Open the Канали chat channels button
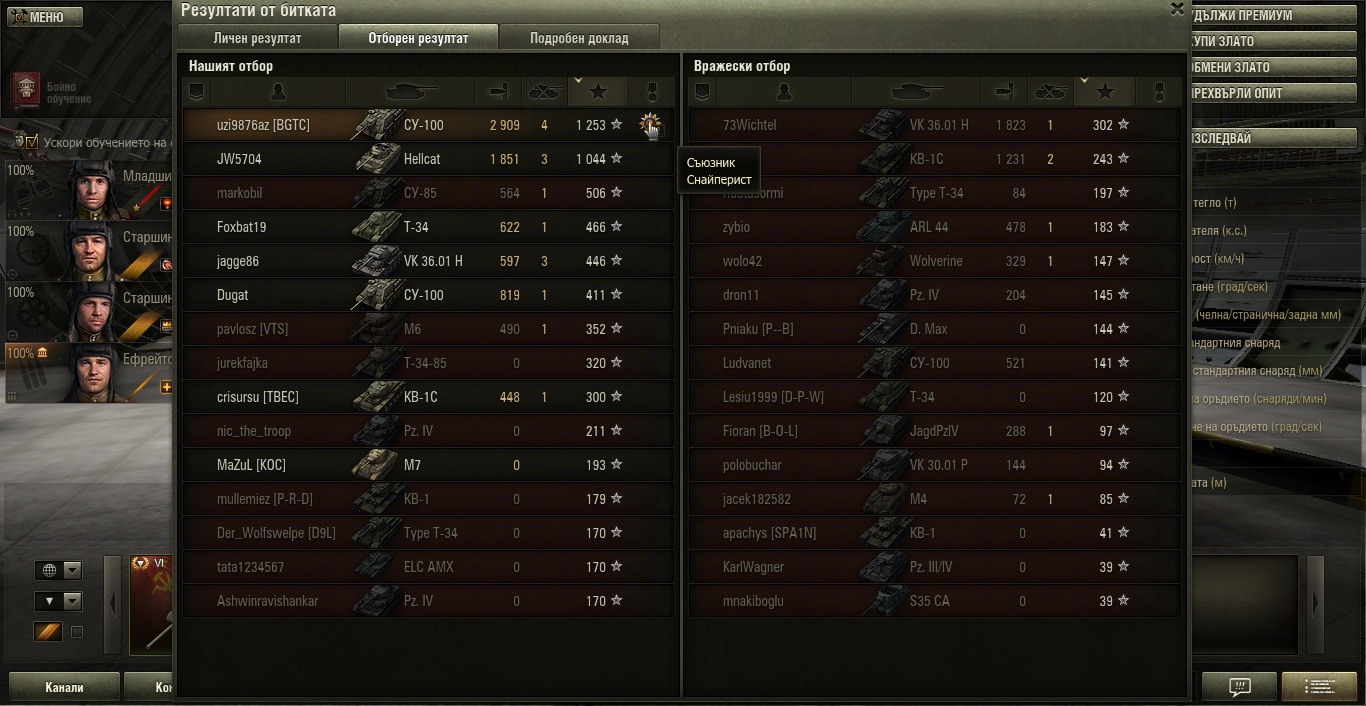 point(64,688)
